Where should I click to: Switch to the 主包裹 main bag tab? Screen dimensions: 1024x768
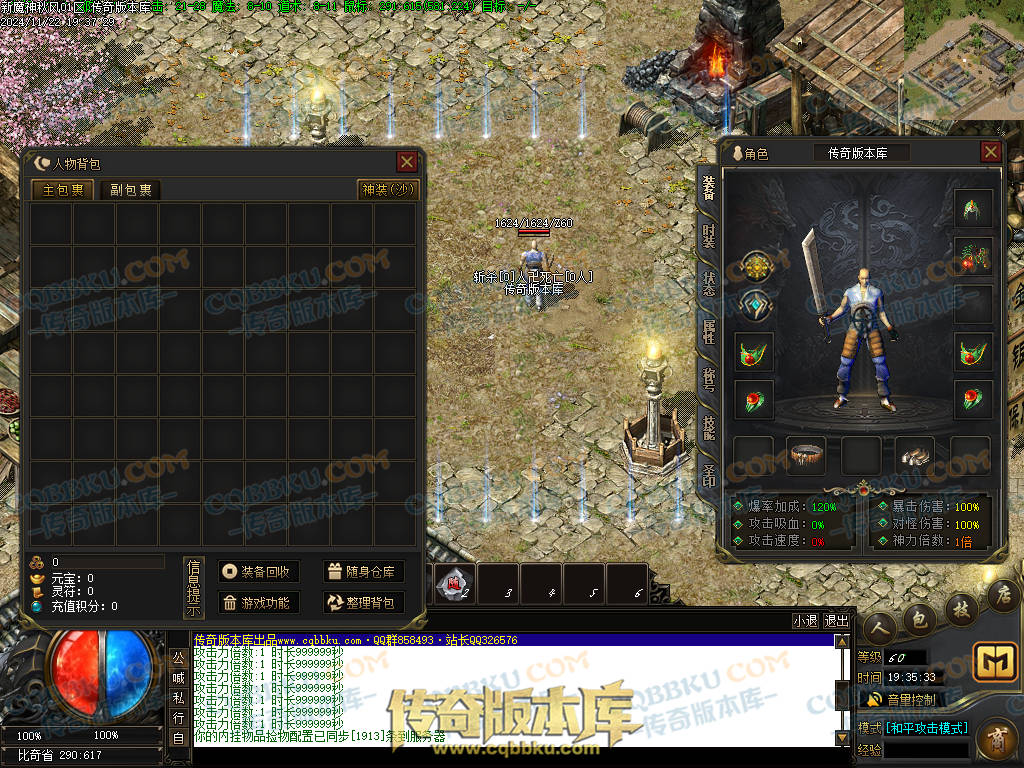pos(63,190)
